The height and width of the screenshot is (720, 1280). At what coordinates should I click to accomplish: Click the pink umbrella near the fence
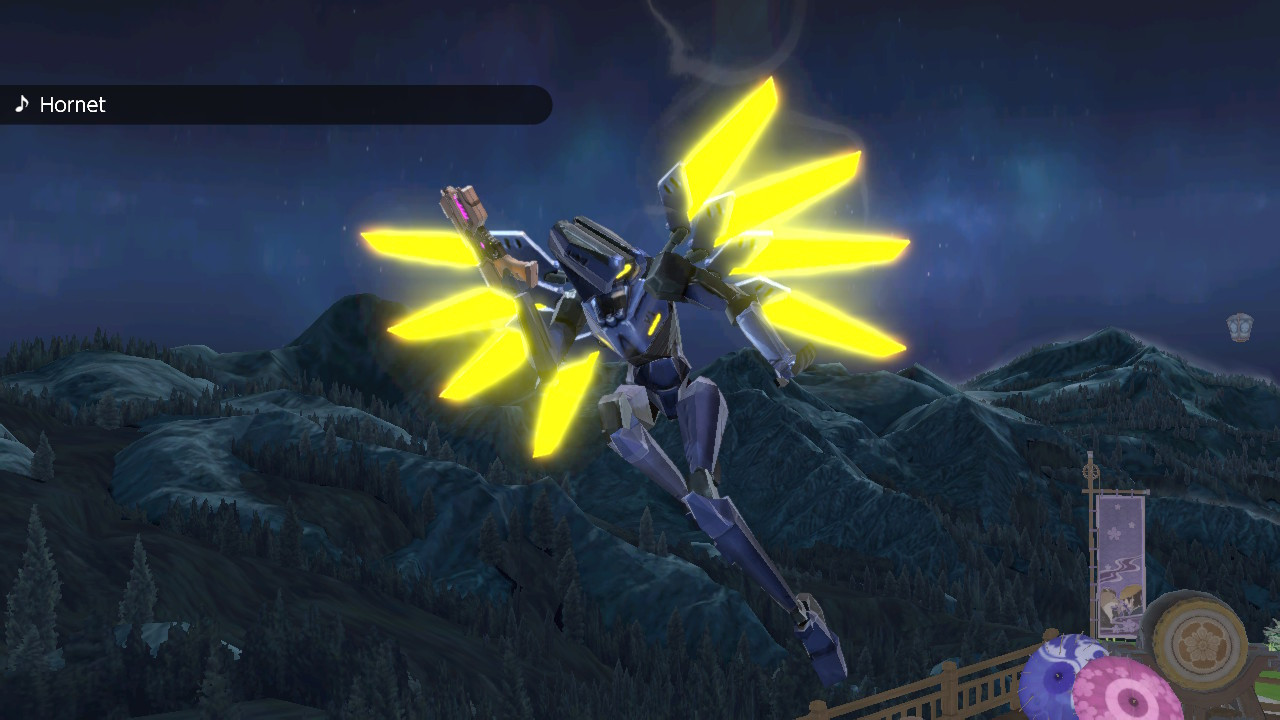pos(1135,700)
